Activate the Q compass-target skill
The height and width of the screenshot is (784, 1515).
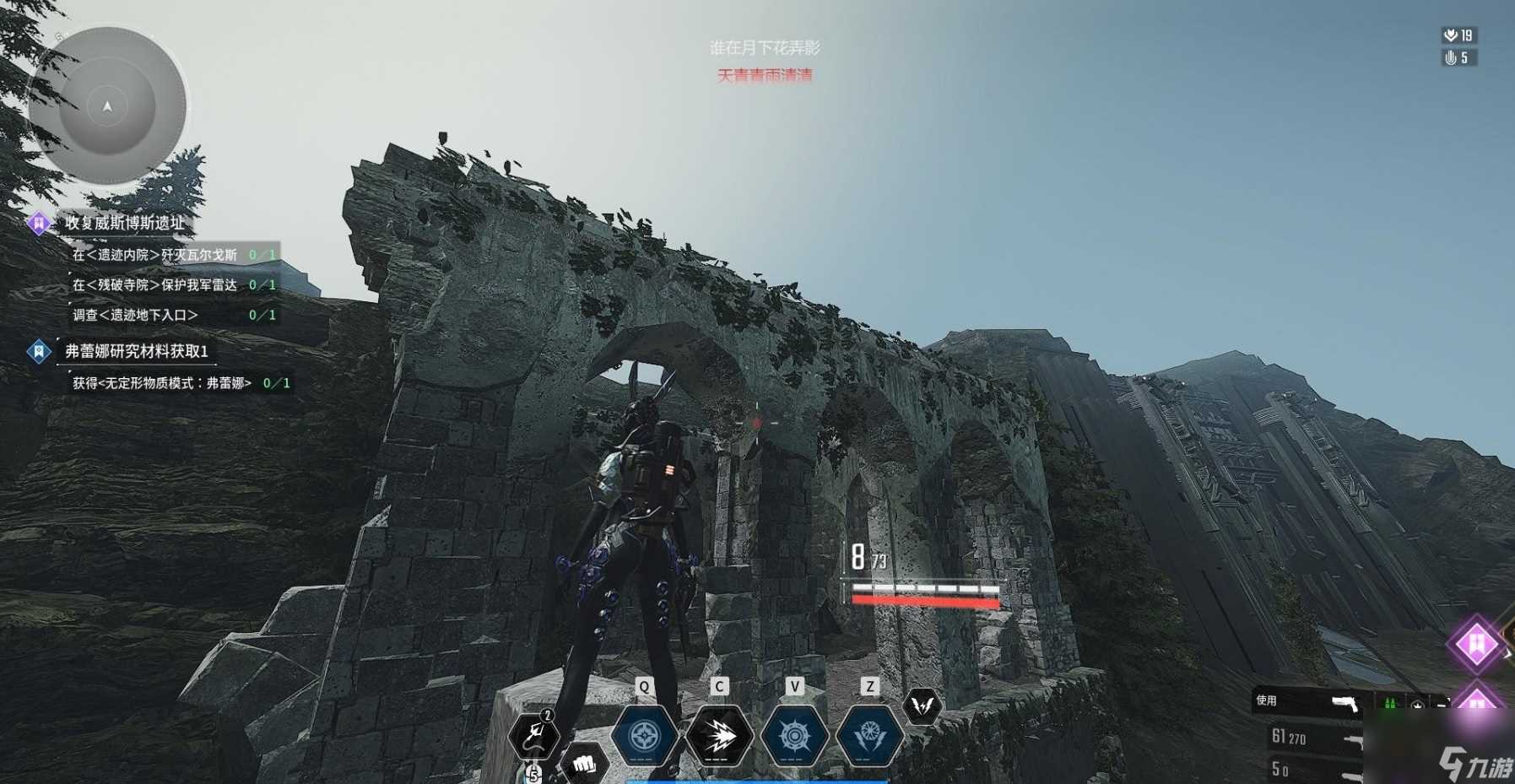click(644, 736)
